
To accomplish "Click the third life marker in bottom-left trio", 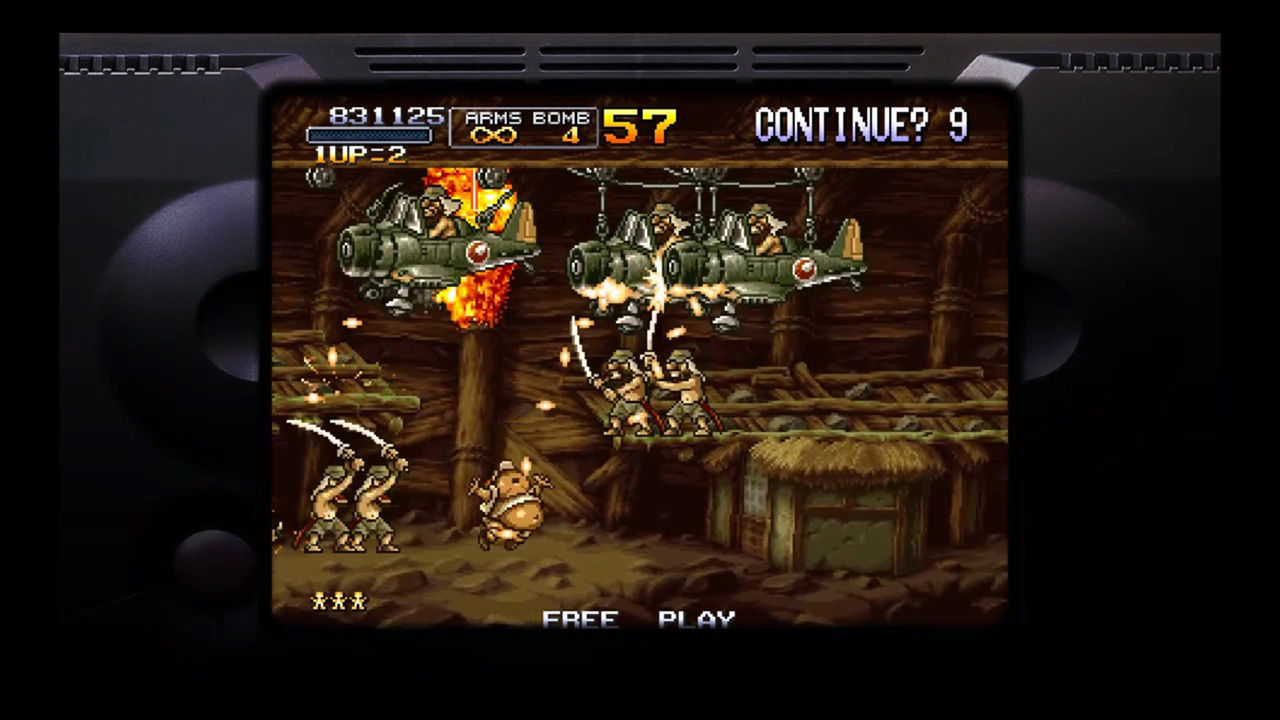I will [359, 600].
